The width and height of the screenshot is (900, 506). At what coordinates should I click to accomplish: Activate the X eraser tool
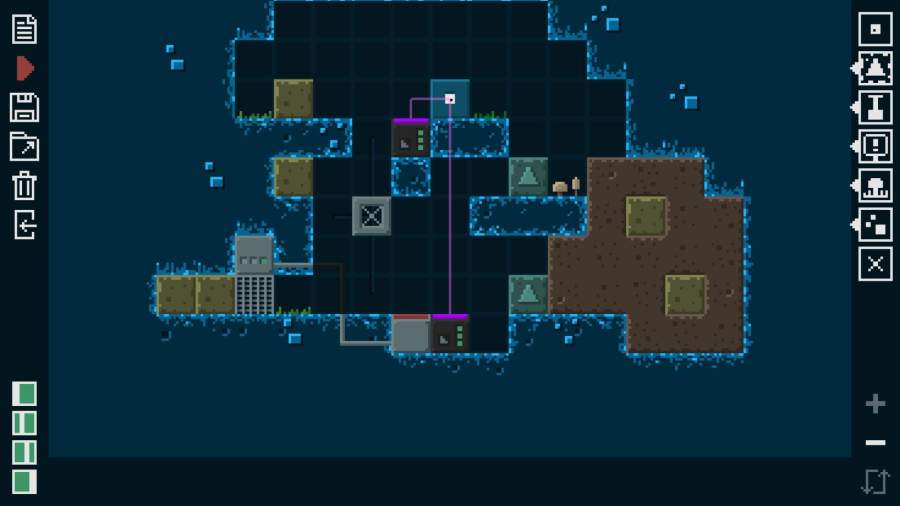click(876, 264)
